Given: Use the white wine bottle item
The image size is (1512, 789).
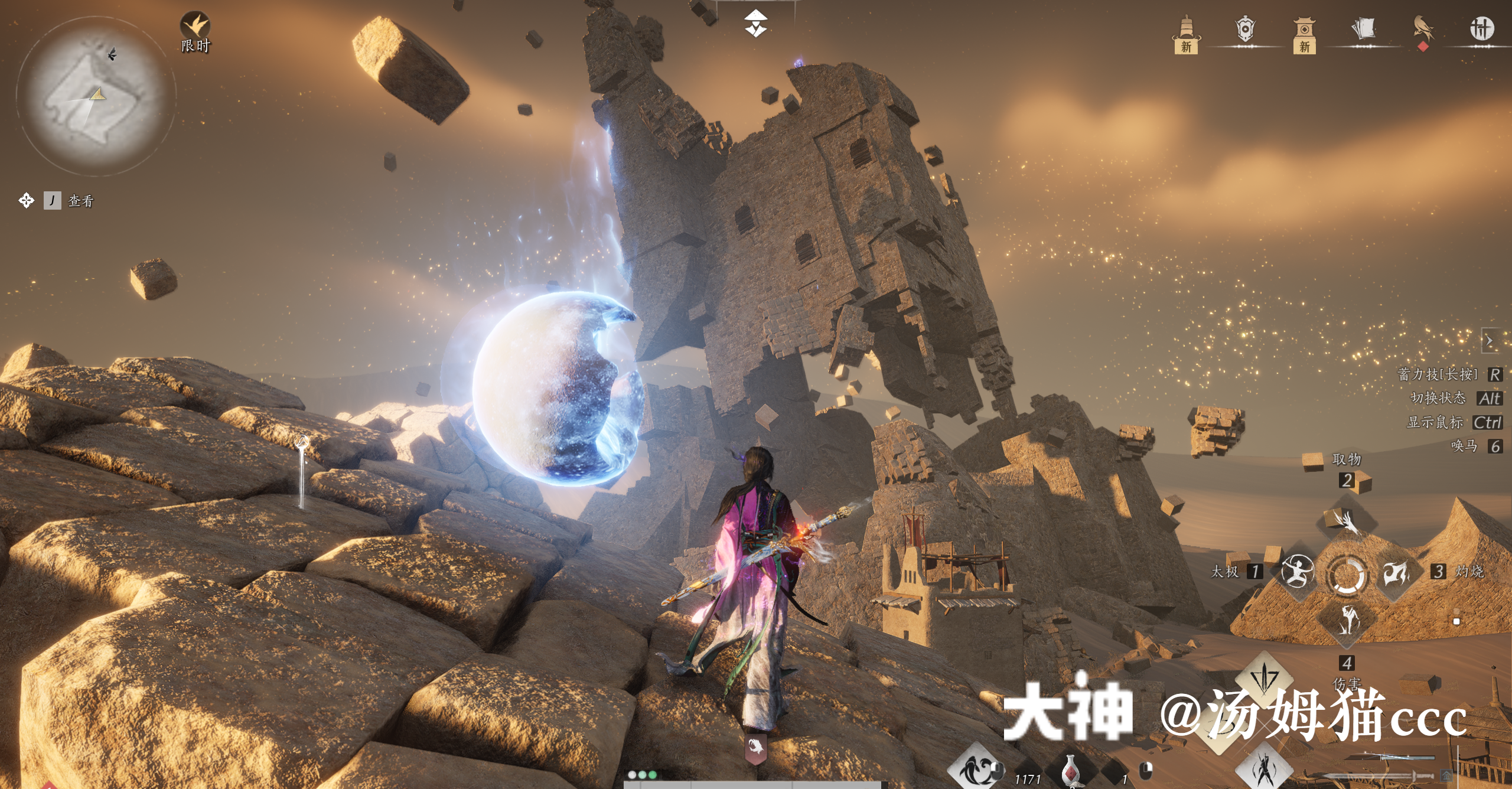Looking at the screenshot, I should pyautogui.click(x=1070, y=771).
